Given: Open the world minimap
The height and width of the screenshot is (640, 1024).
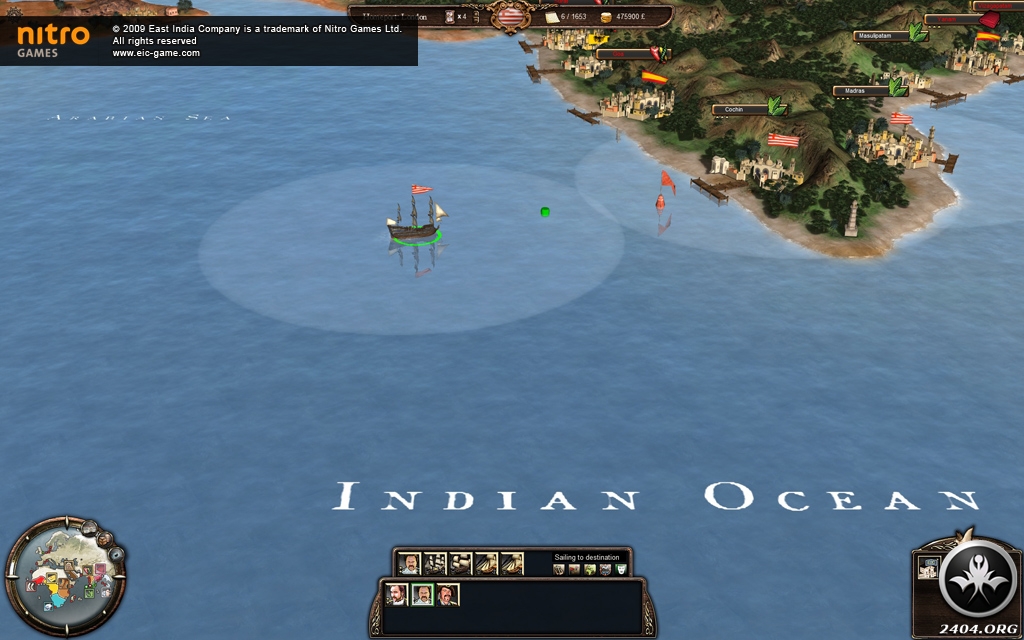Looking at the screenshot, I should coord(63,577).
